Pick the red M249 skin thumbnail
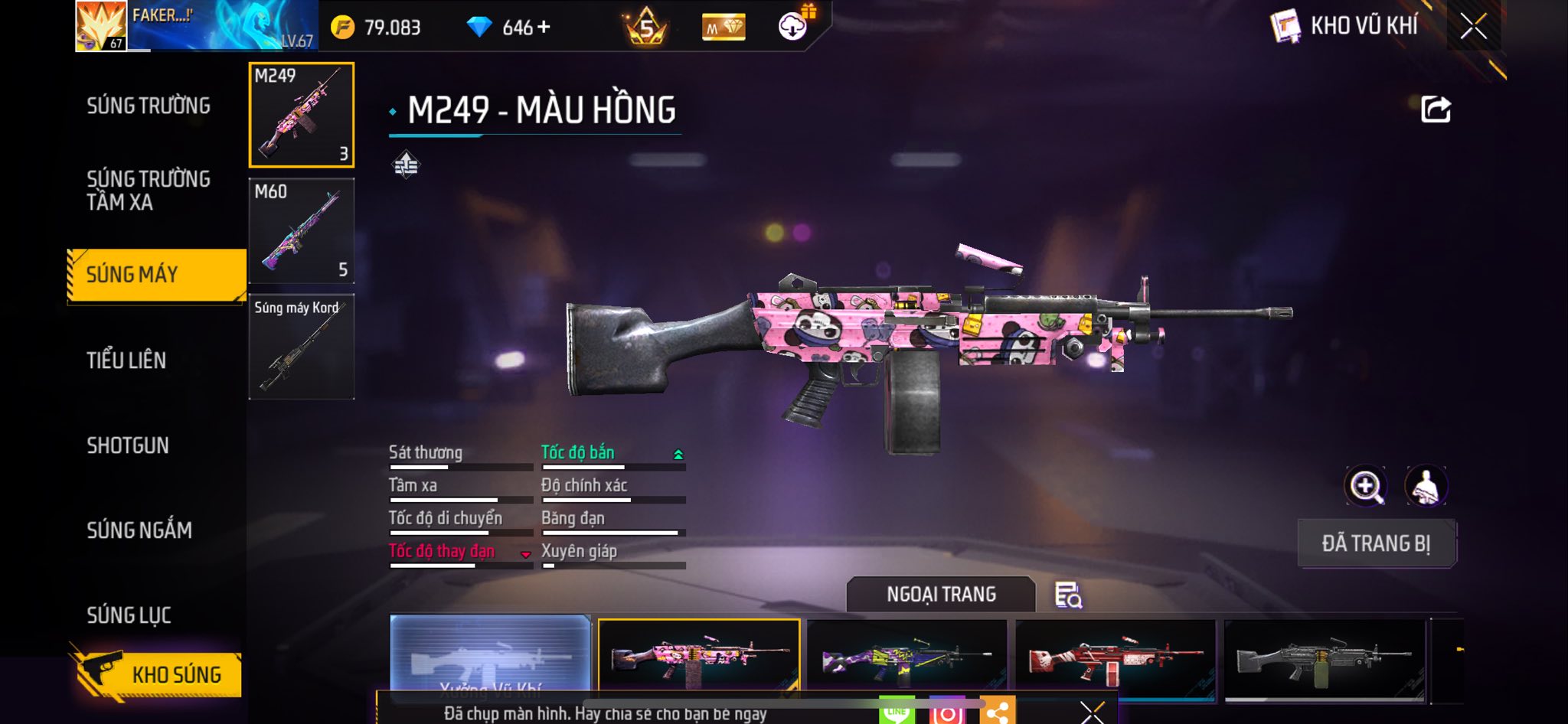The image size is (1568, 724). coord(1116,658)
